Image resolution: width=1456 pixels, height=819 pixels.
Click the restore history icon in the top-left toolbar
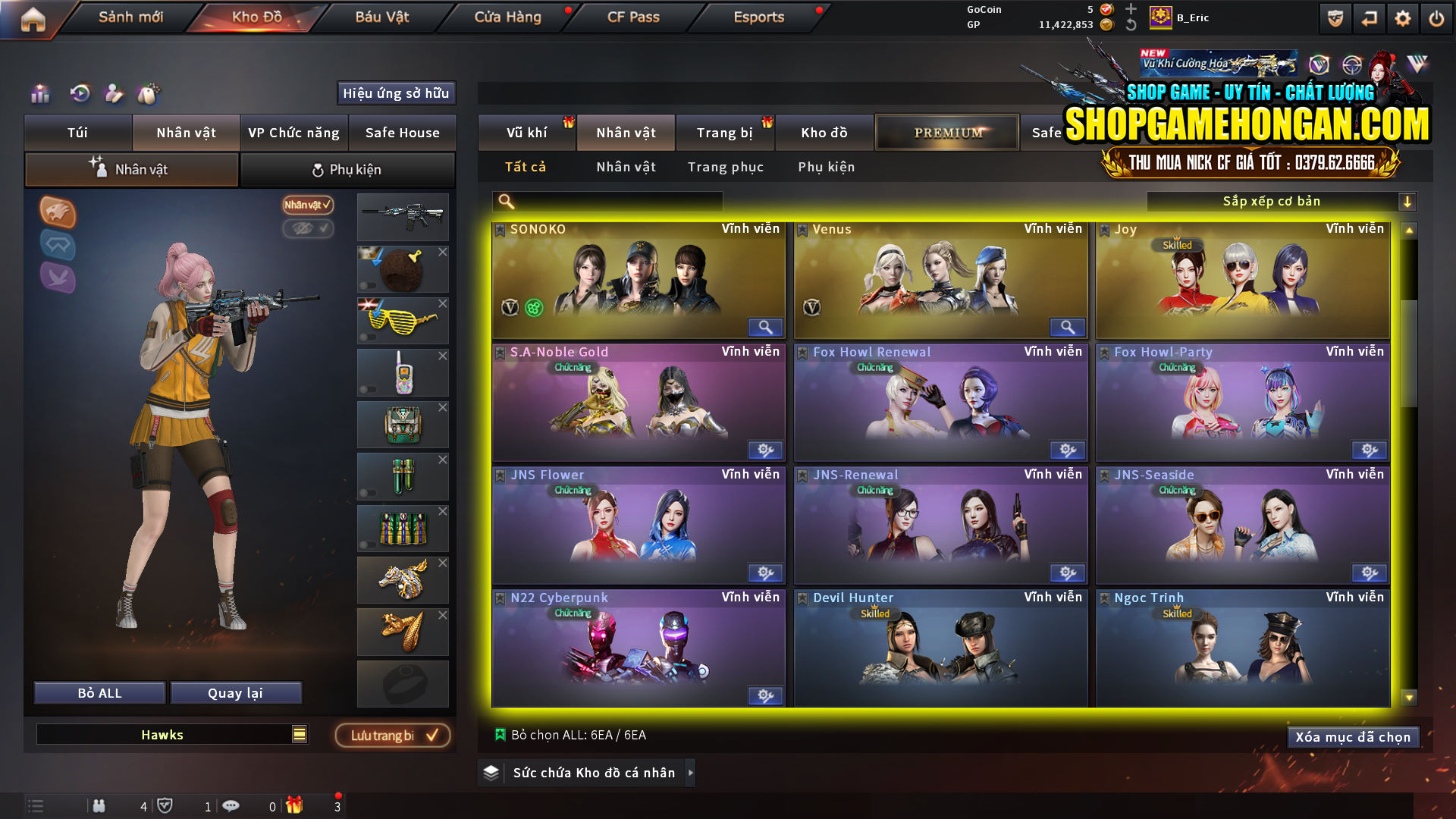click(x=80, y=95)
